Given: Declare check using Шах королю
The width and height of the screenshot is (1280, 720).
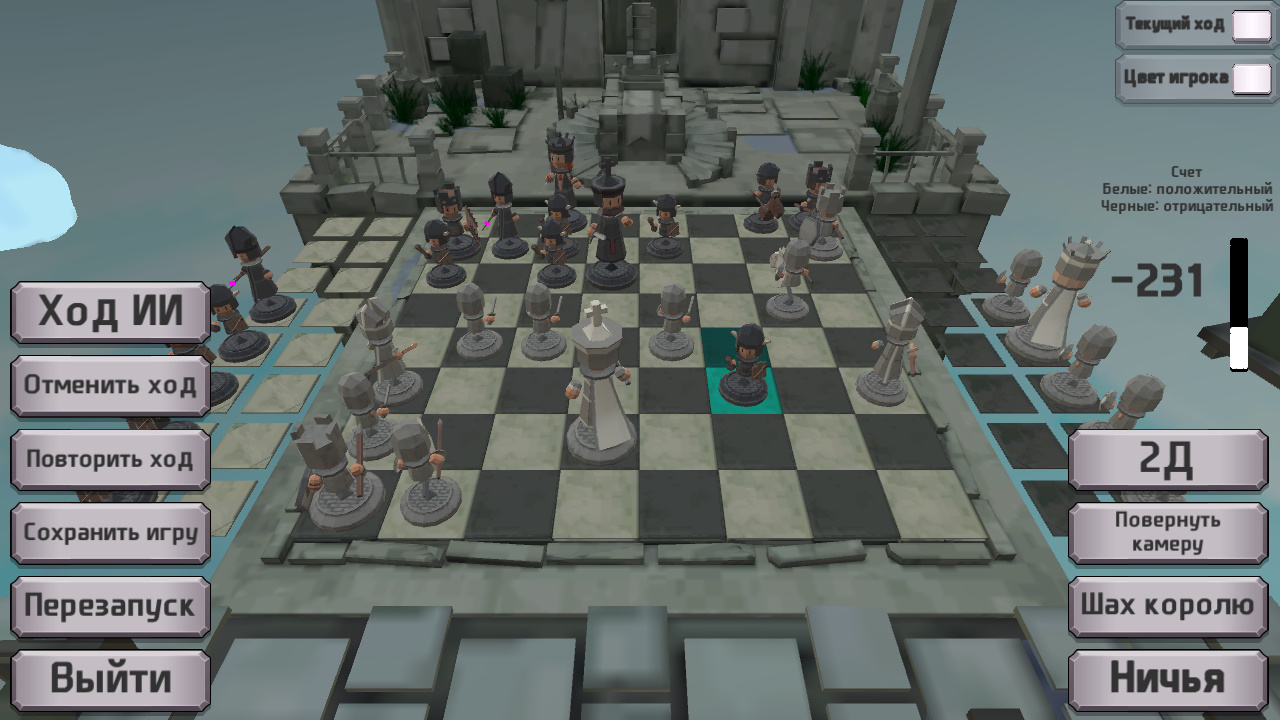Looking at the screenshot, I should pyautogui.click(x=1167, y=604).
